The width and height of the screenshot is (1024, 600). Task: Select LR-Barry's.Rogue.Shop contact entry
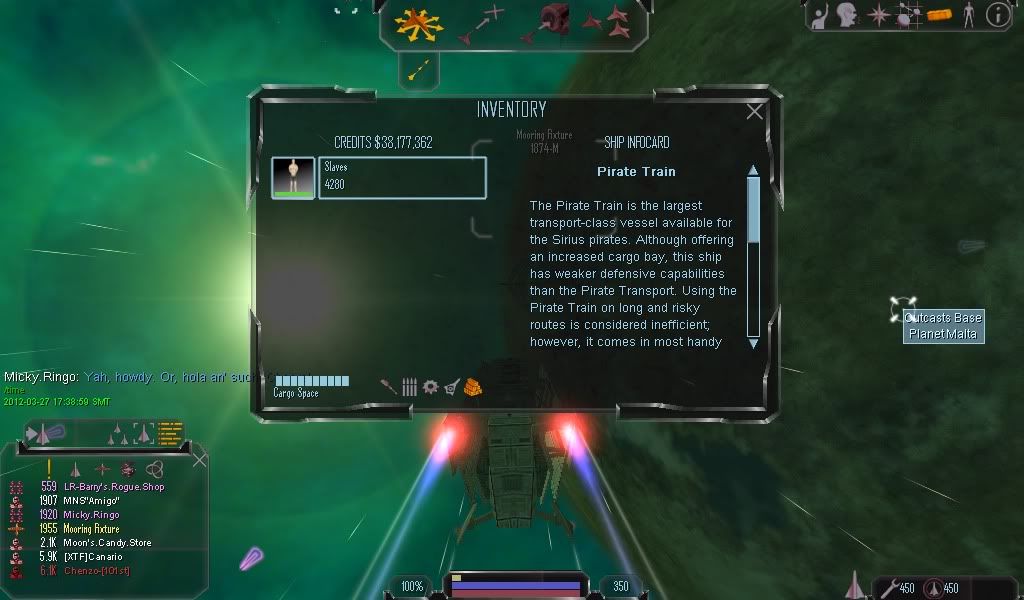click(113, 487)
